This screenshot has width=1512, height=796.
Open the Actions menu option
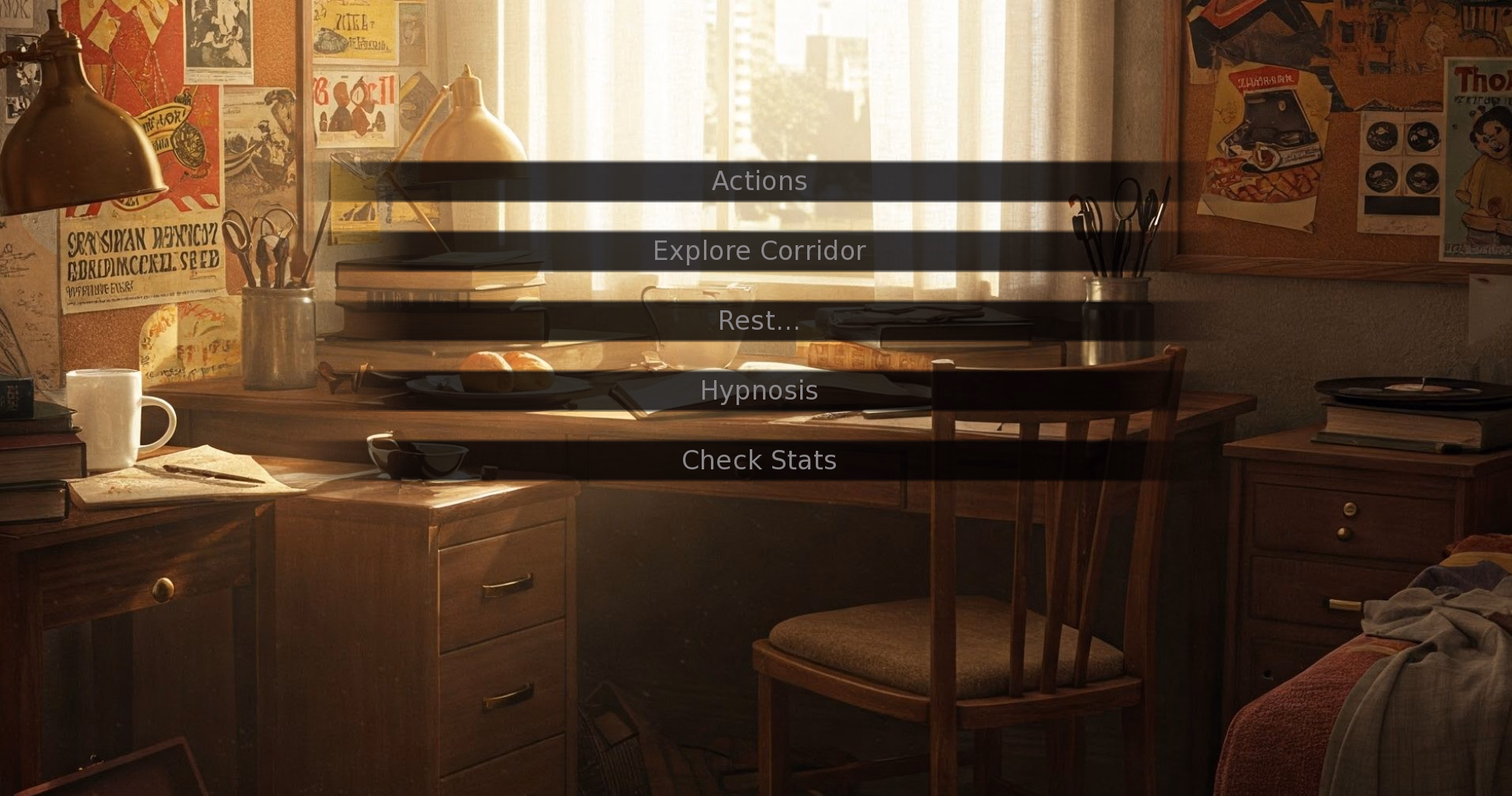click(758, 181)
